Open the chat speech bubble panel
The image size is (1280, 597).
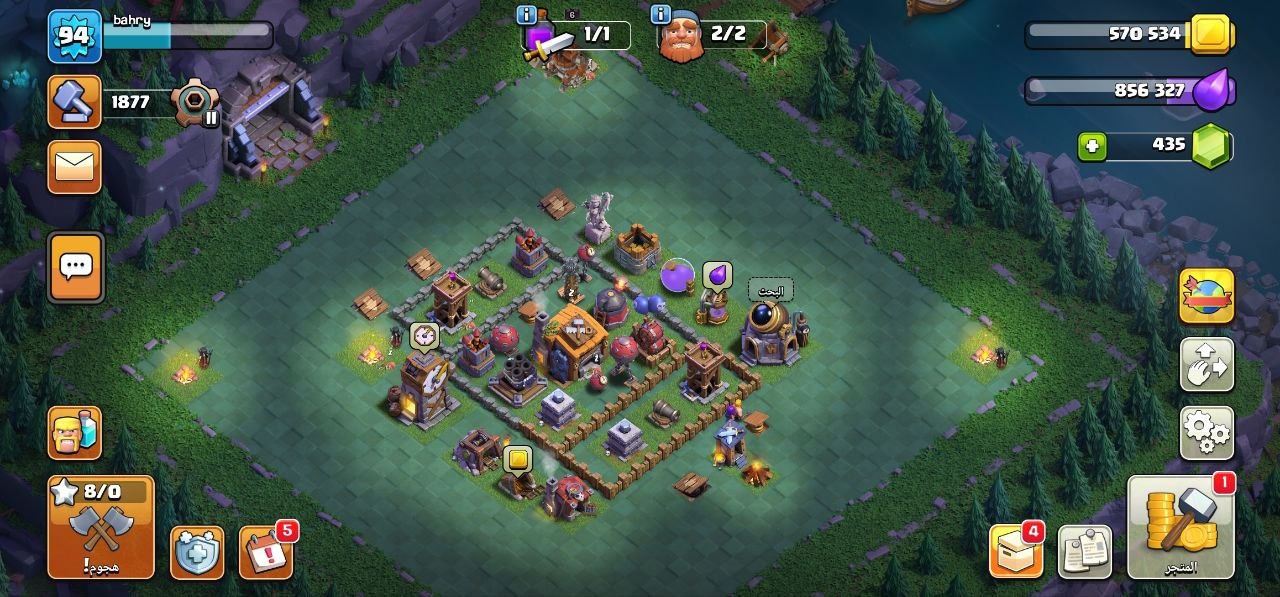tap(75, 267)
